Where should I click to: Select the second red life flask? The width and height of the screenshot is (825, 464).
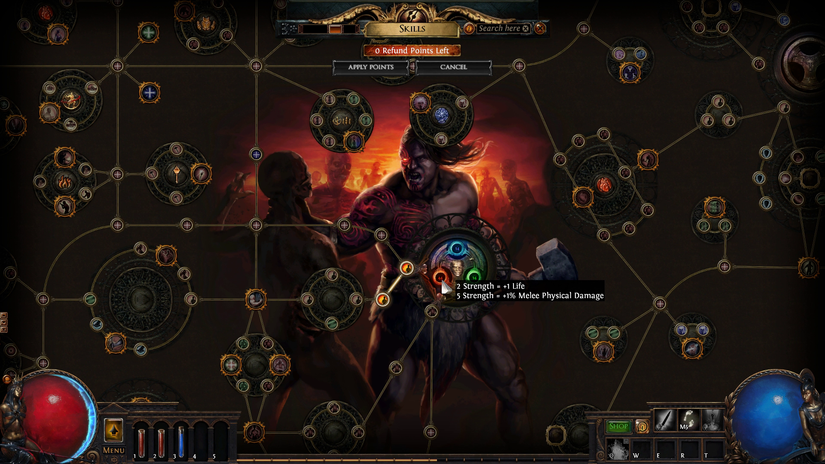click(161, 439)
